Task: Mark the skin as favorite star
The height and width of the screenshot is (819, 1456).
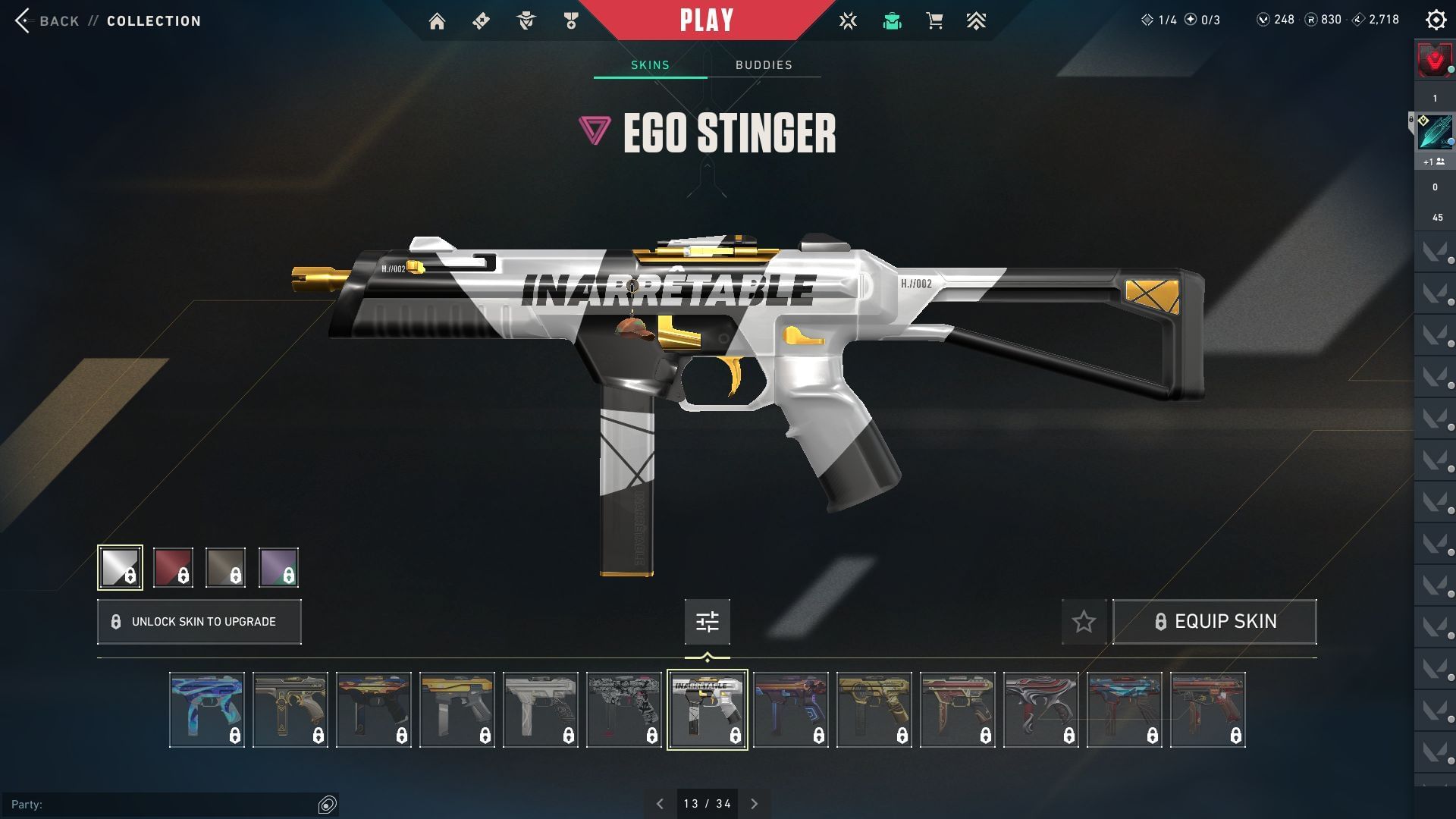Action: [x=1084, y=622]
